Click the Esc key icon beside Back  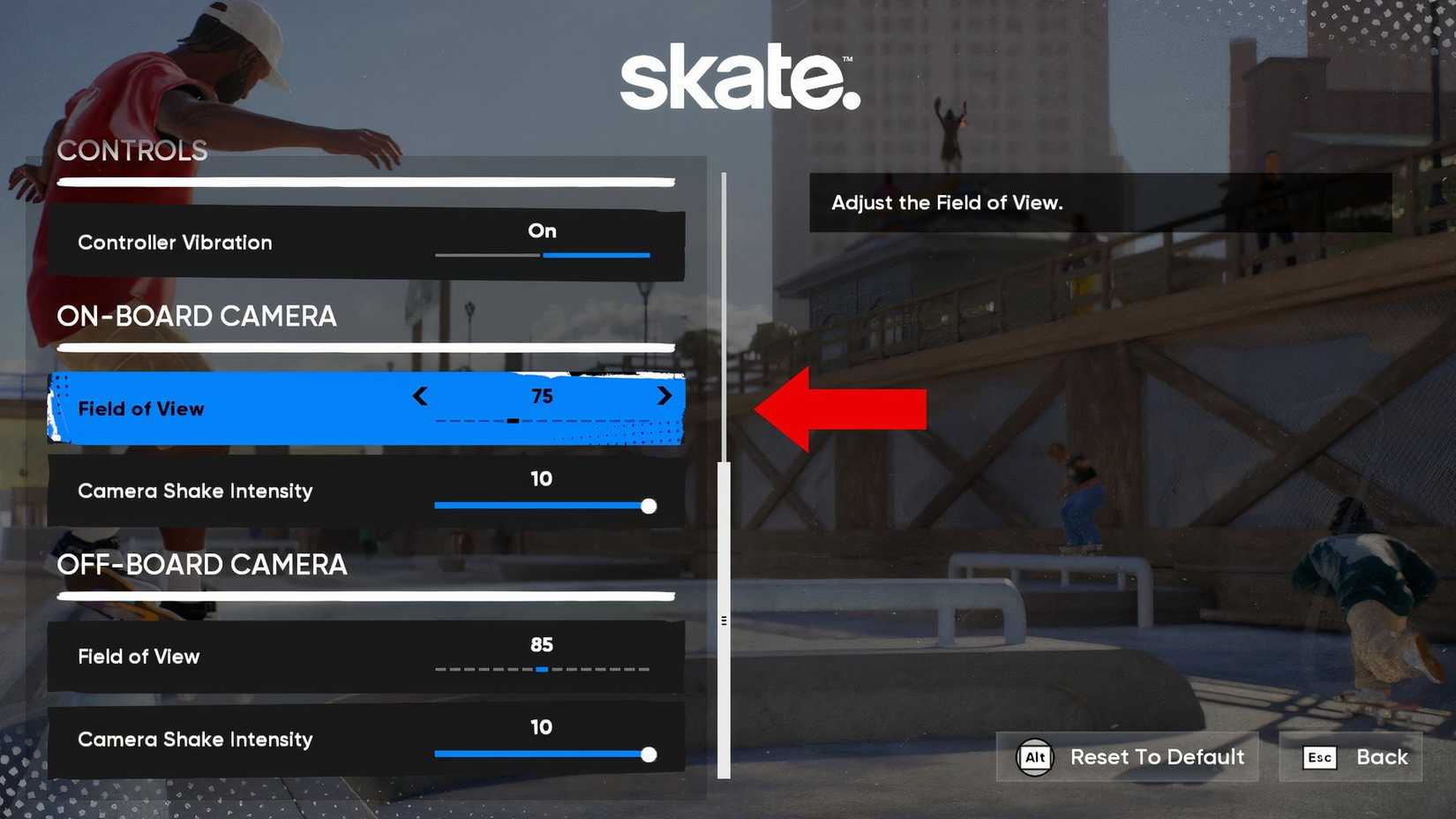(x=1318, y=756)
